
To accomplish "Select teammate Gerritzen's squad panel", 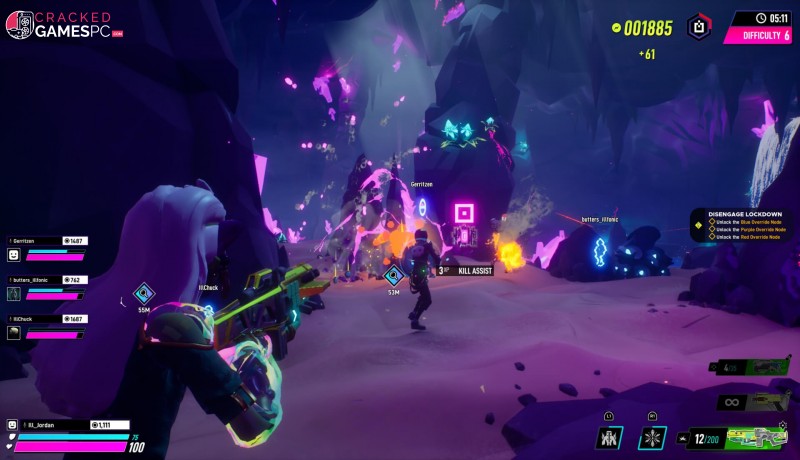I will (47, 248).
